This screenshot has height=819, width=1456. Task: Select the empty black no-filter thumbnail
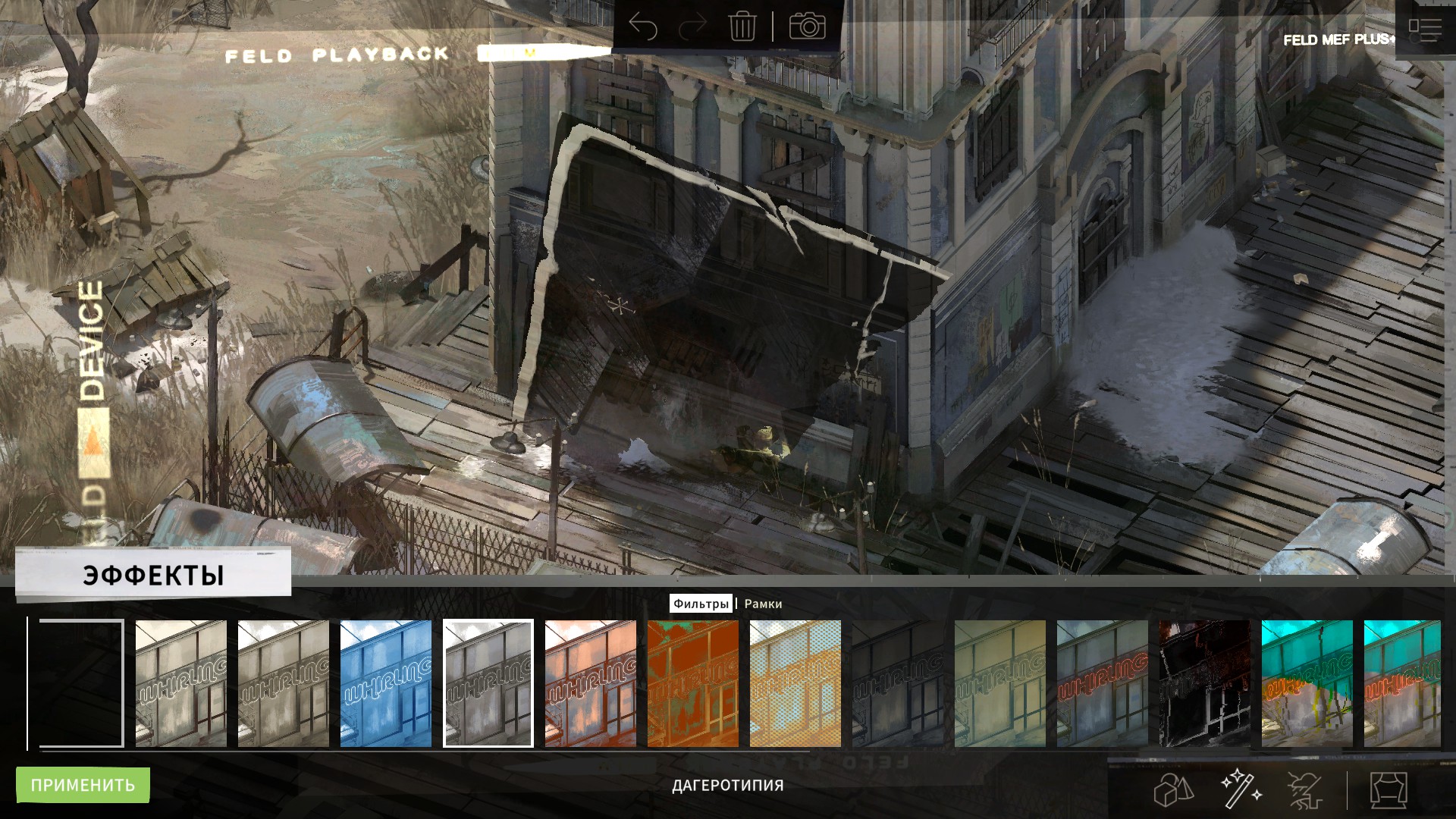81,683
